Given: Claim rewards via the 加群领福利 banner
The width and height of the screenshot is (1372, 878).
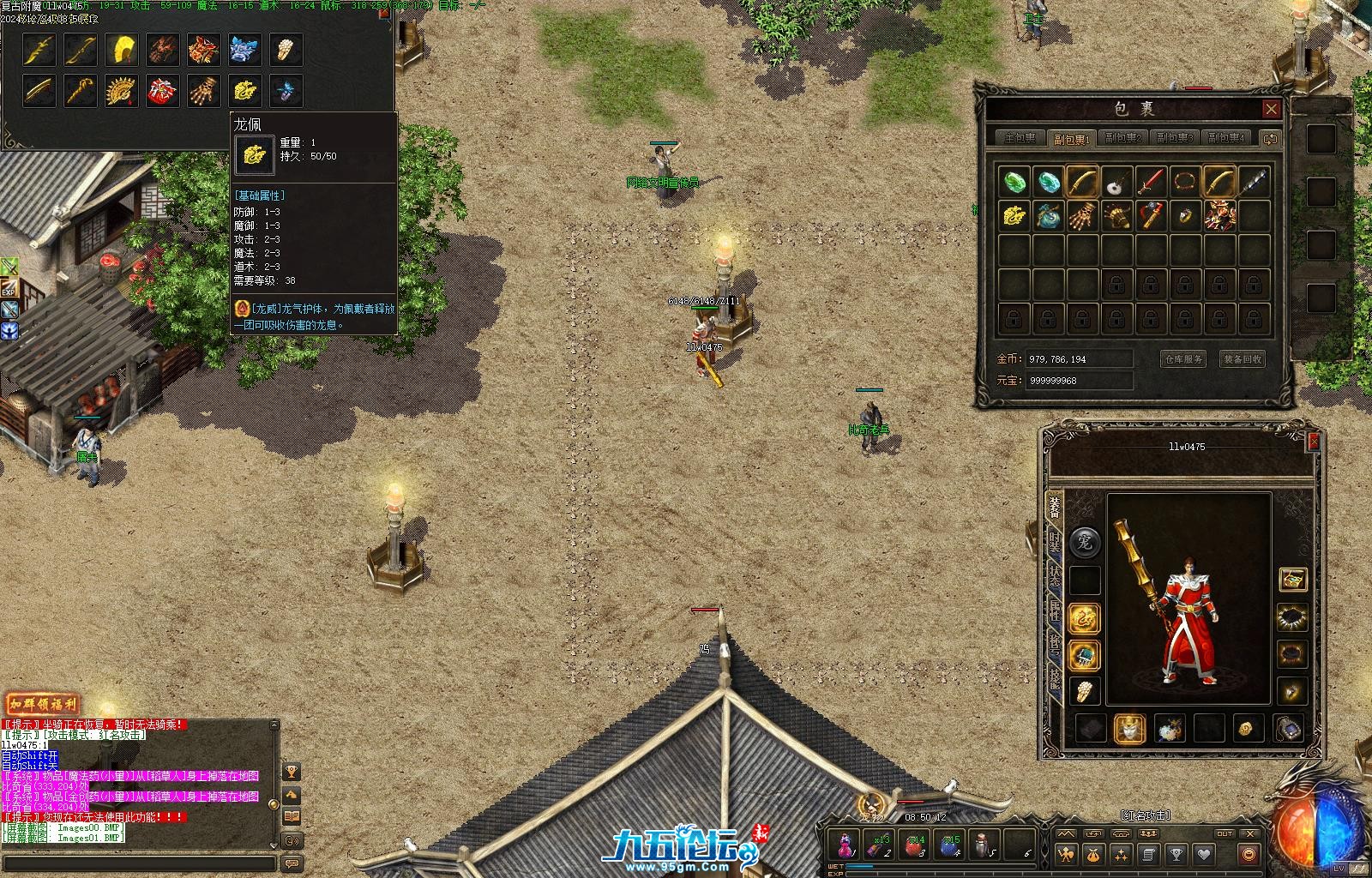Looking at the screenshot, I should tap(42, 705).
